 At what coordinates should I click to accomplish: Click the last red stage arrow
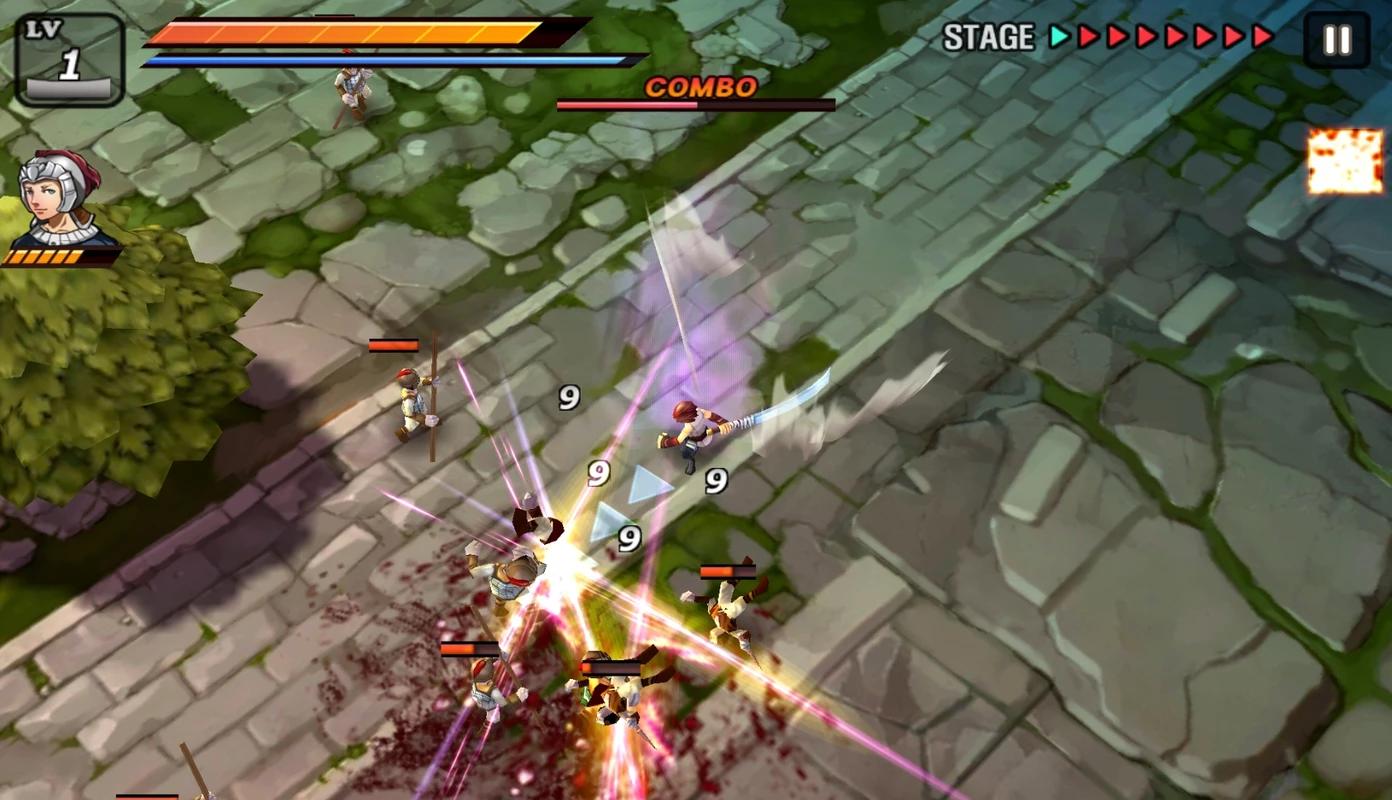click(x=1264, y=33)
